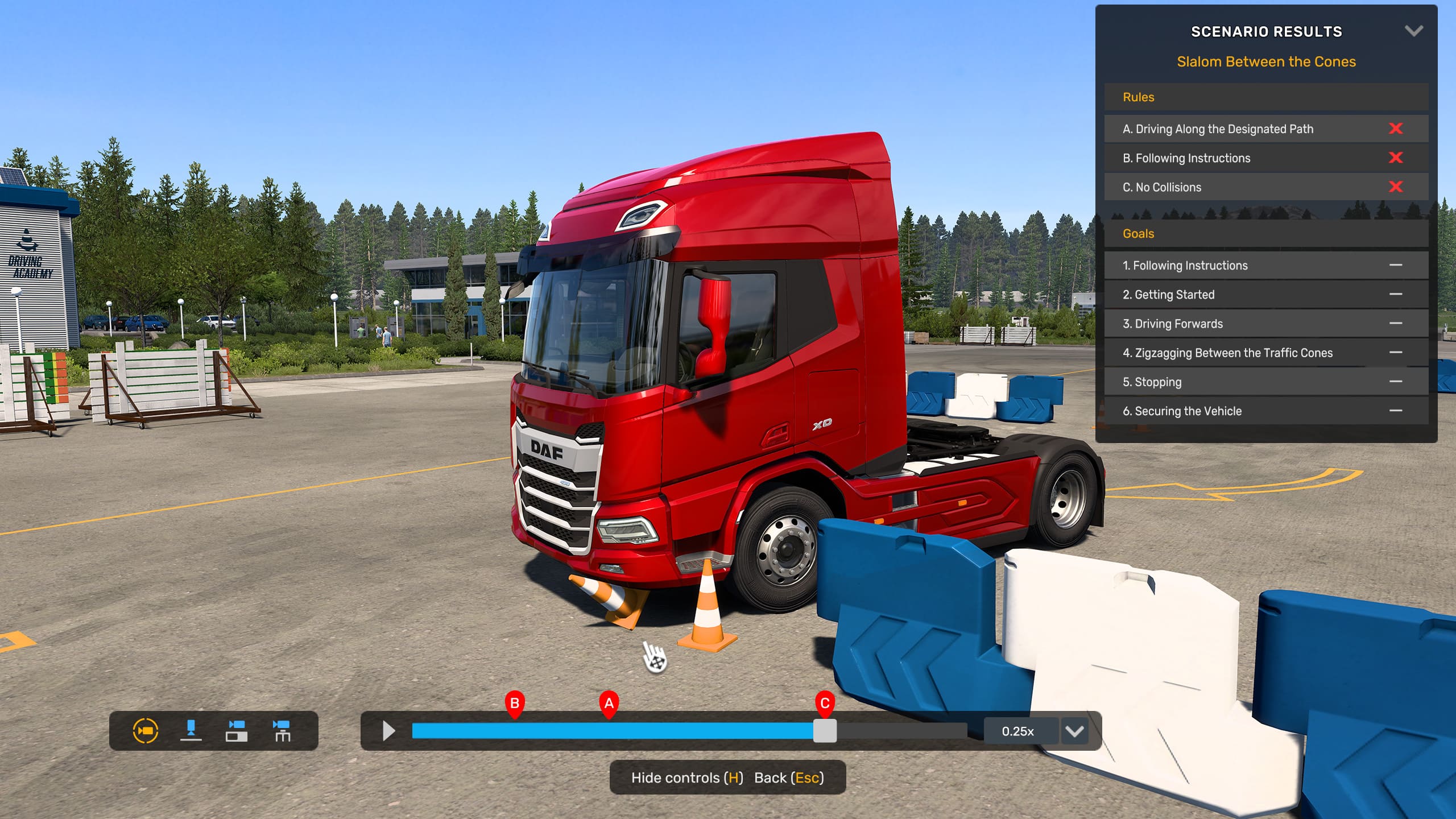The width and height of the screenshot is (1456, 819).
Task: Jump to marker B on the timeline
Action: (515, 704)
